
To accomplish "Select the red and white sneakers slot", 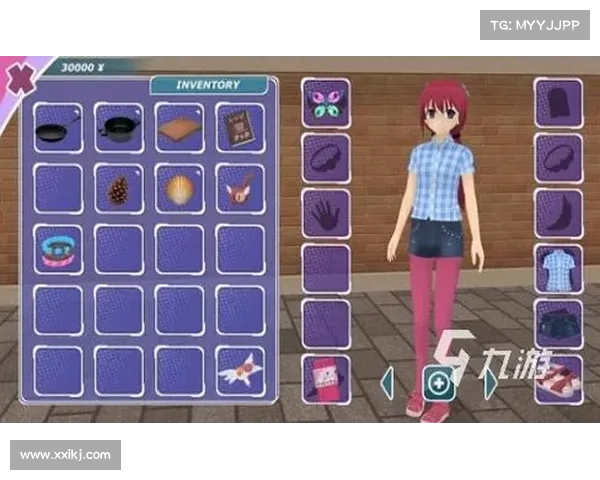I will pos(558,380).
